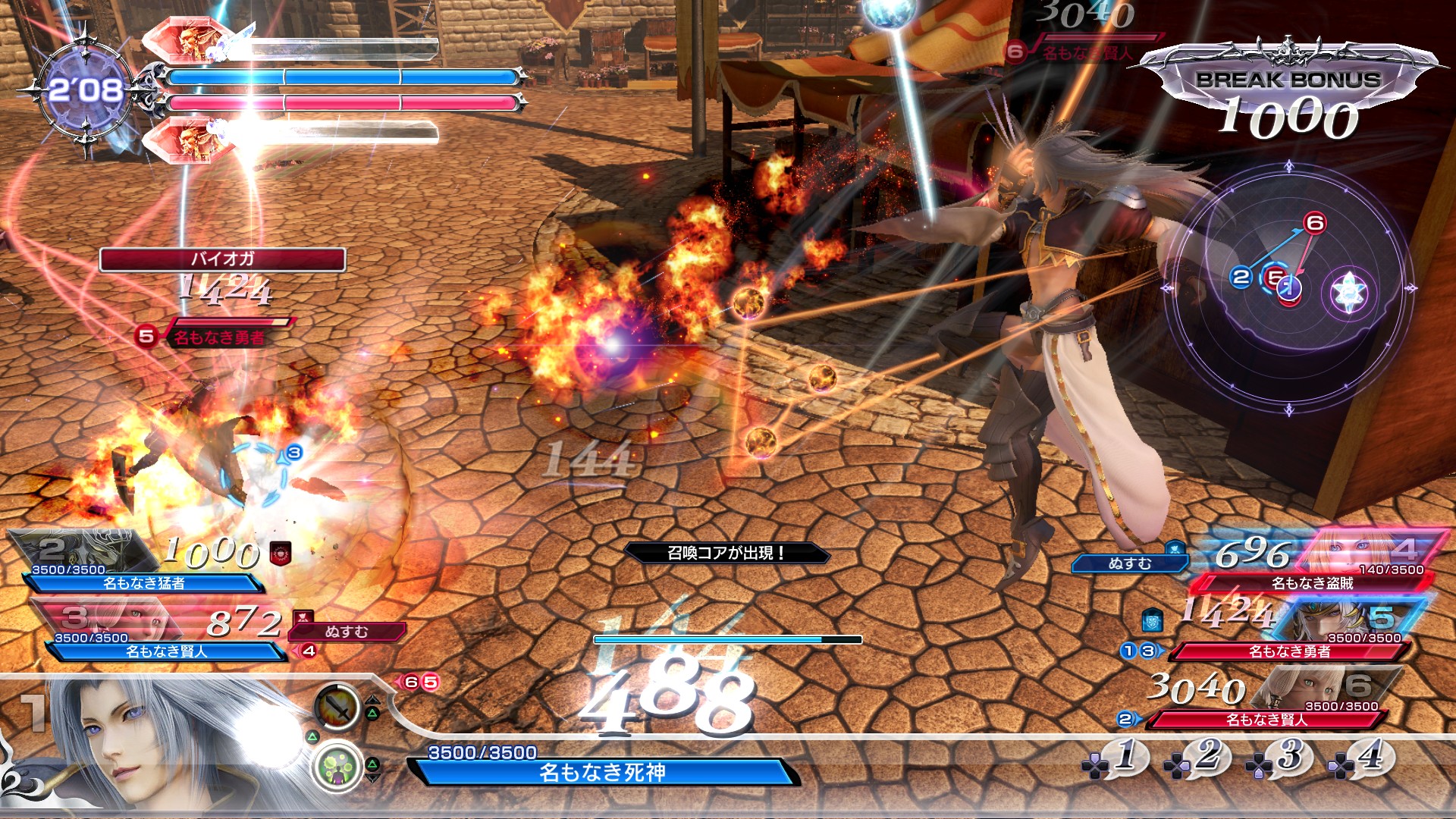Viewport: 1456px width, 819px height.
Task: Select the 名もなき死神 player name bar
Action: [x=602, y=772]
